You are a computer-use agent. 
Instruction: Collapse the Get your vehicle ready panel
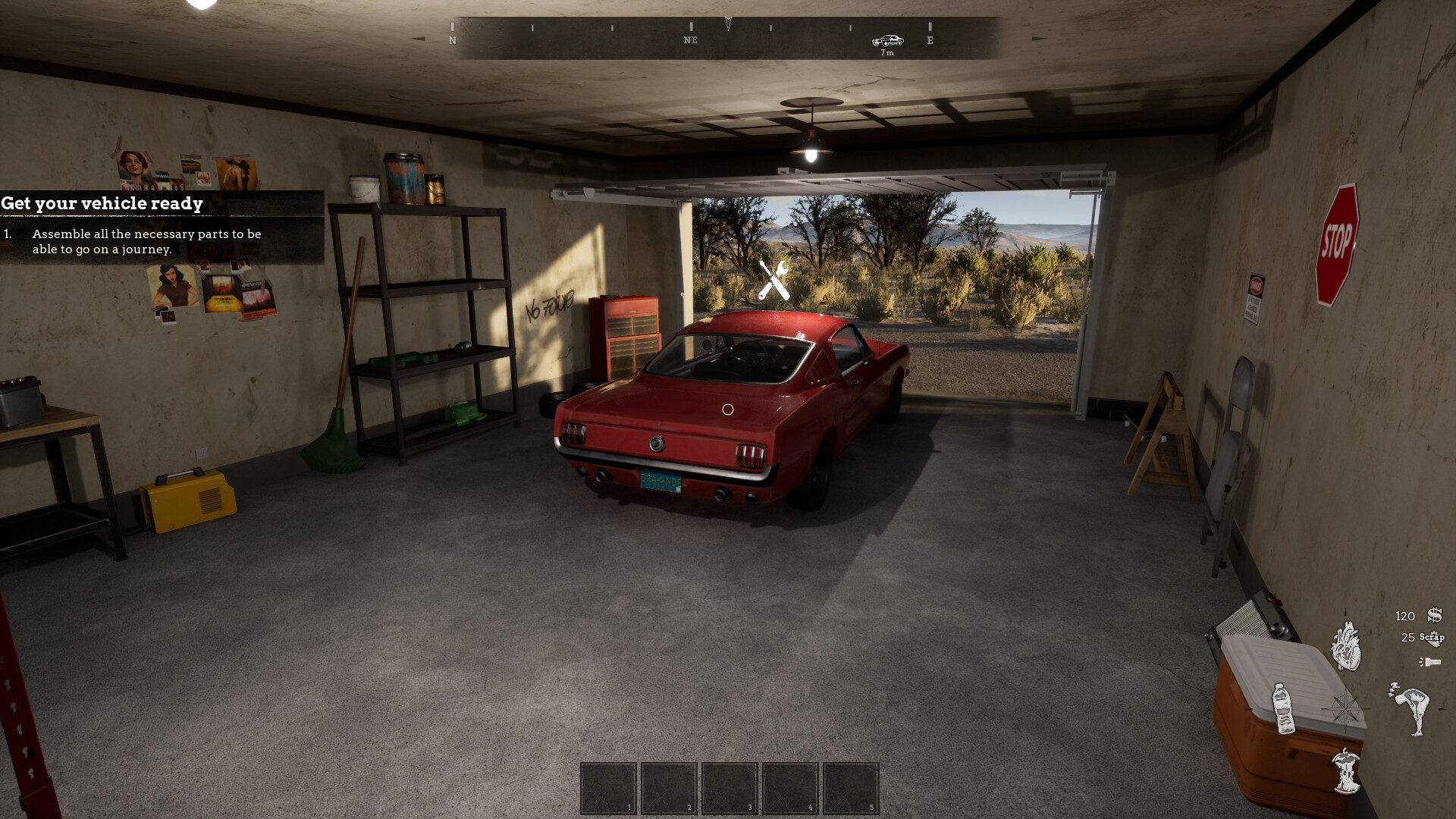tap(102, 203)
